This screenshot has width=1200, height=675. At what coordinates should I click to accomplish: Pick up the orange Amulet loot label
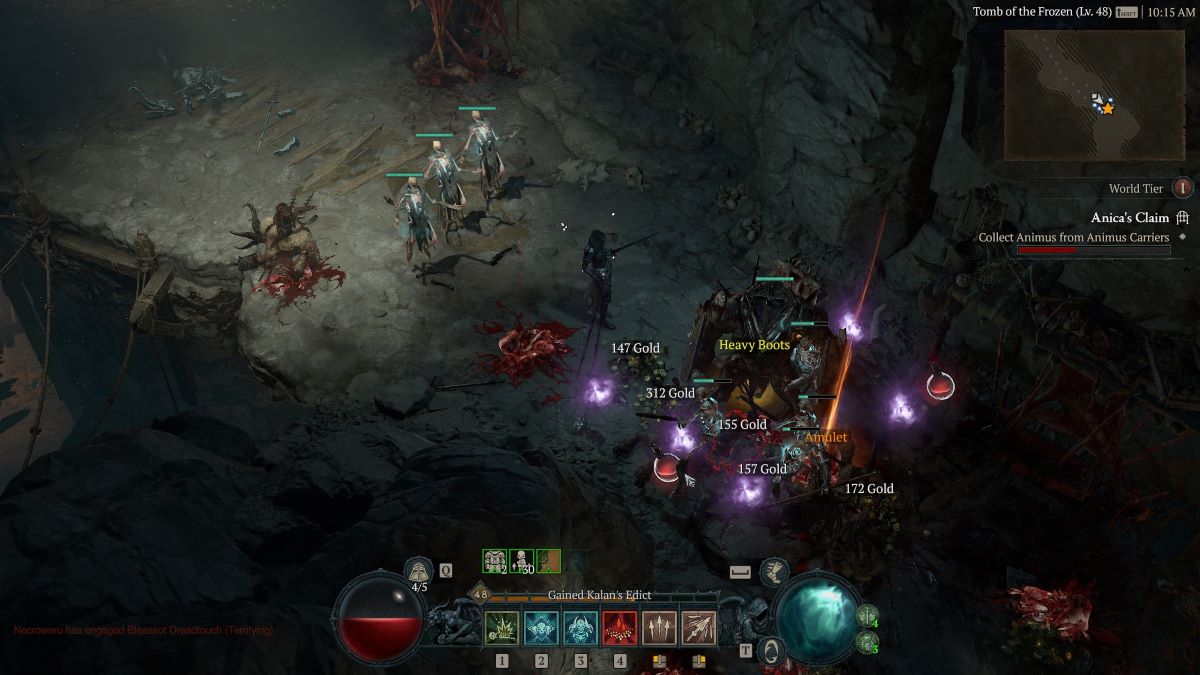tap(826, 438)
